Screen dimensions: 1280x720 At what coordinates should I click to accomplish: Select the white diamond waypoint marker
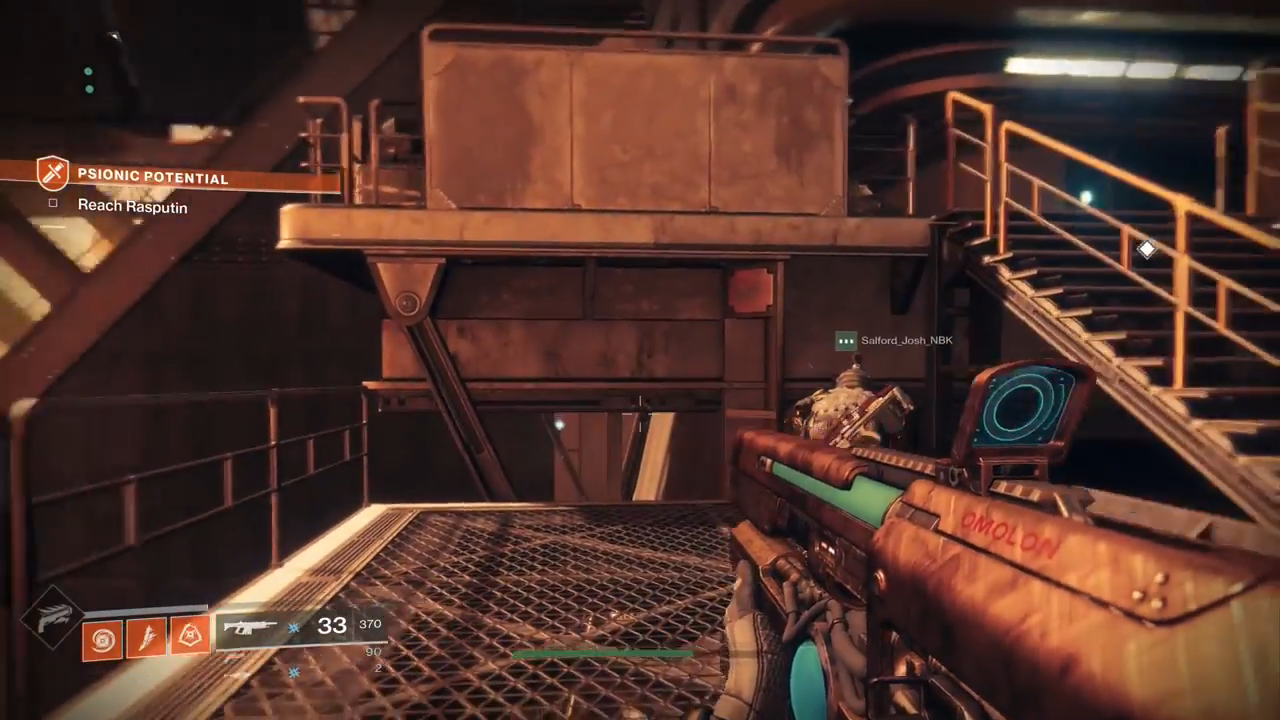click(1146, 249)
